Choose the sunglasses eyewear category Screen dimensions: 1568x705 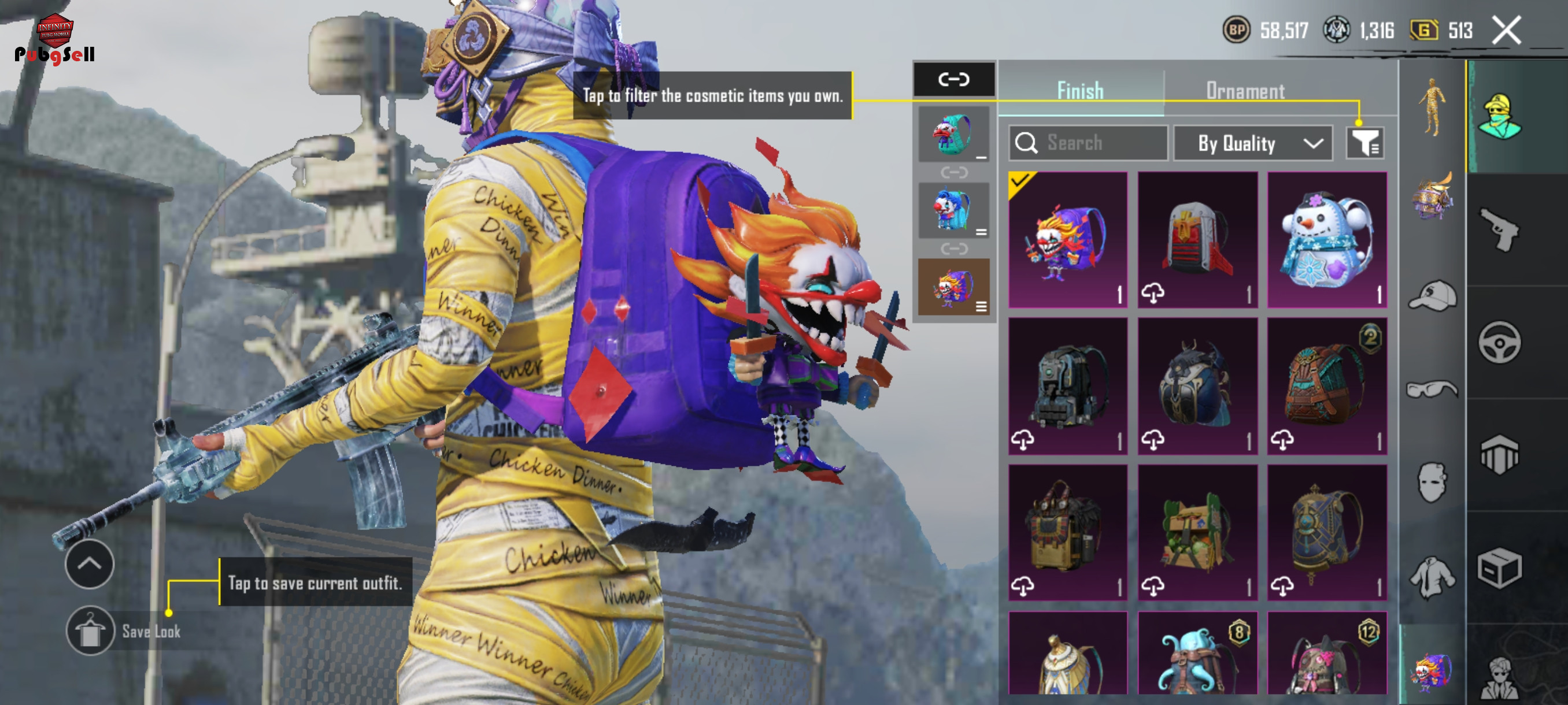click(1432, 388)
